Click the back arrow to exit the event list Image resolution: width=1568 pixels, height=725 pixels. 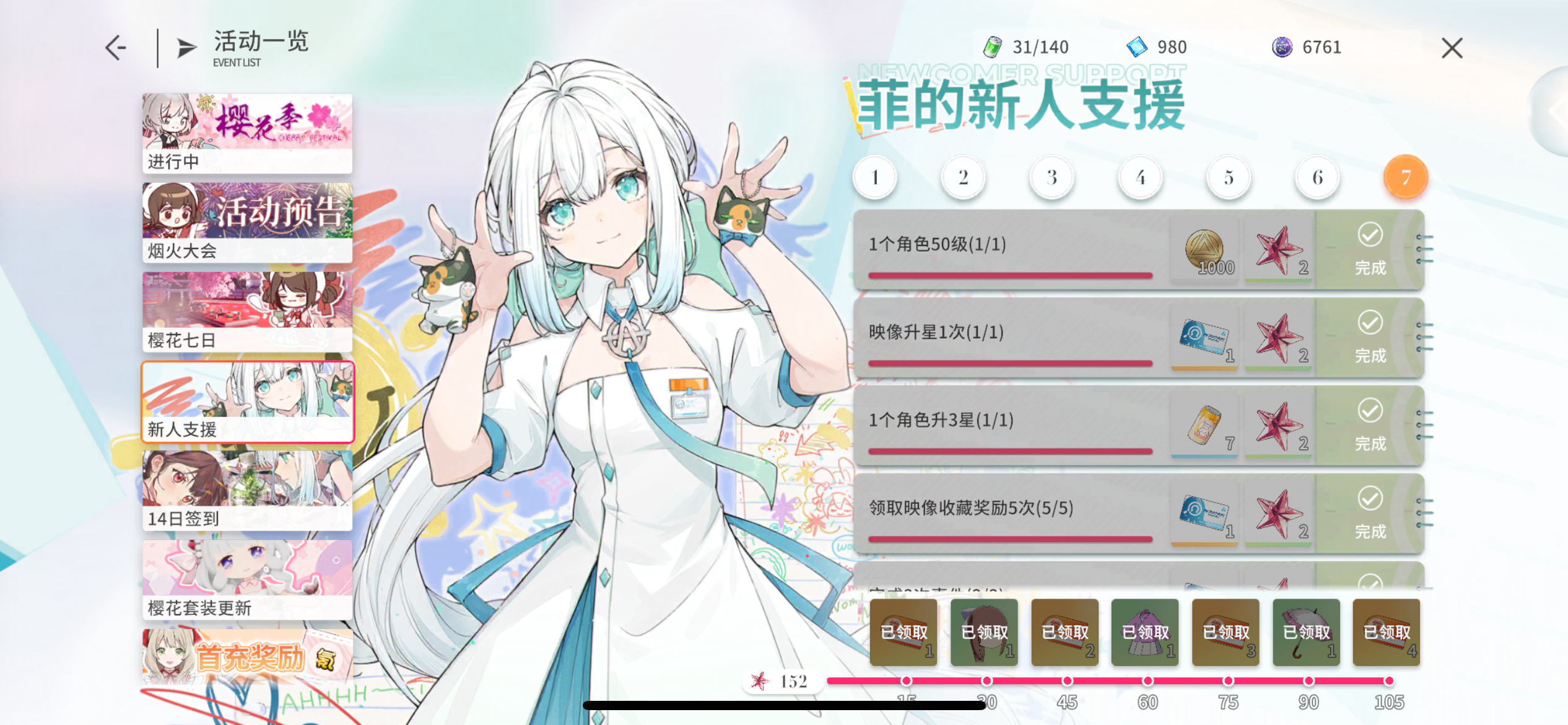point(115,46)
